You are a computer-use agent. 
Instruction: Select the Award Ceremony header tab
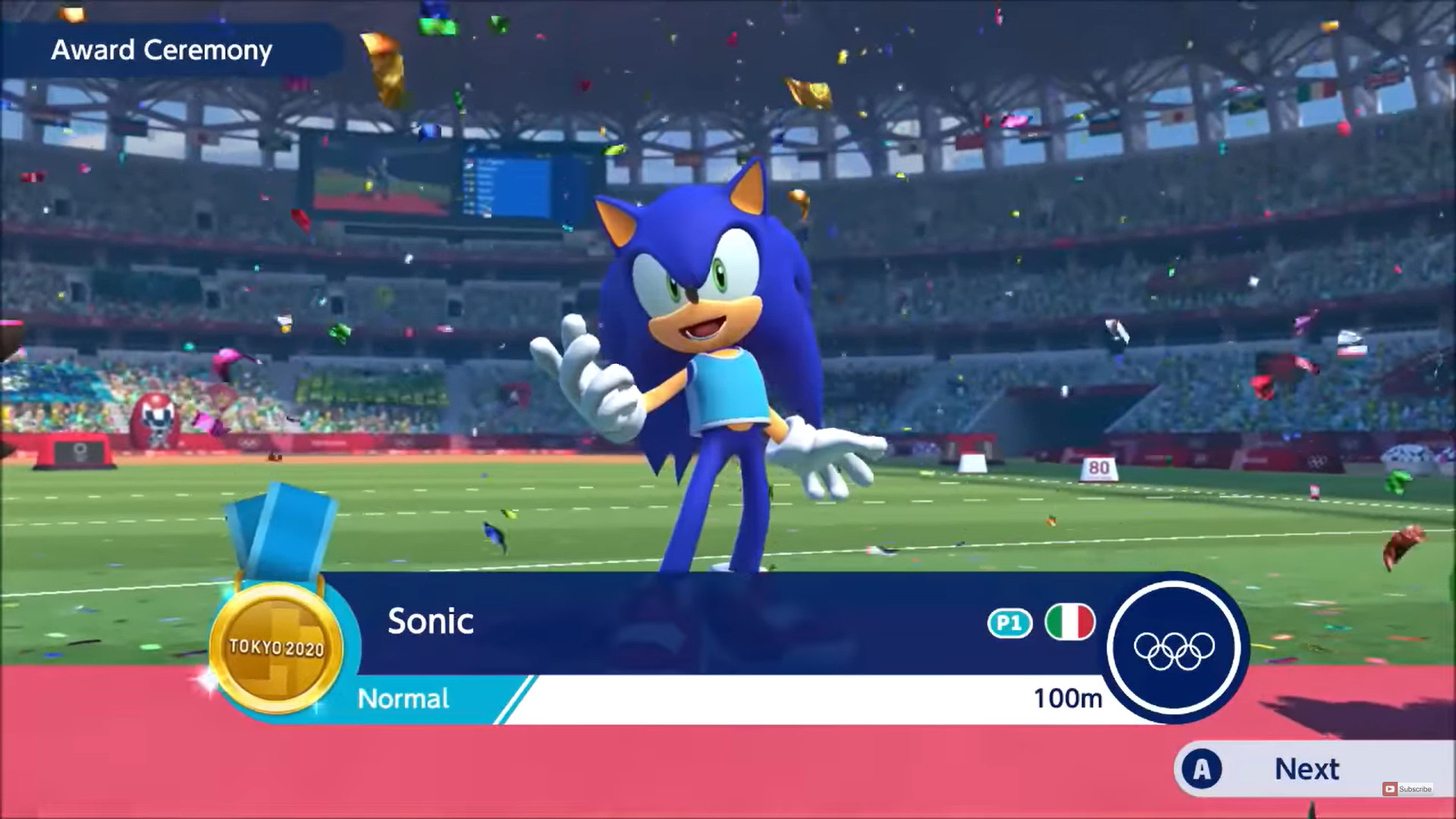pyautogui.click(x=162, y=50)
